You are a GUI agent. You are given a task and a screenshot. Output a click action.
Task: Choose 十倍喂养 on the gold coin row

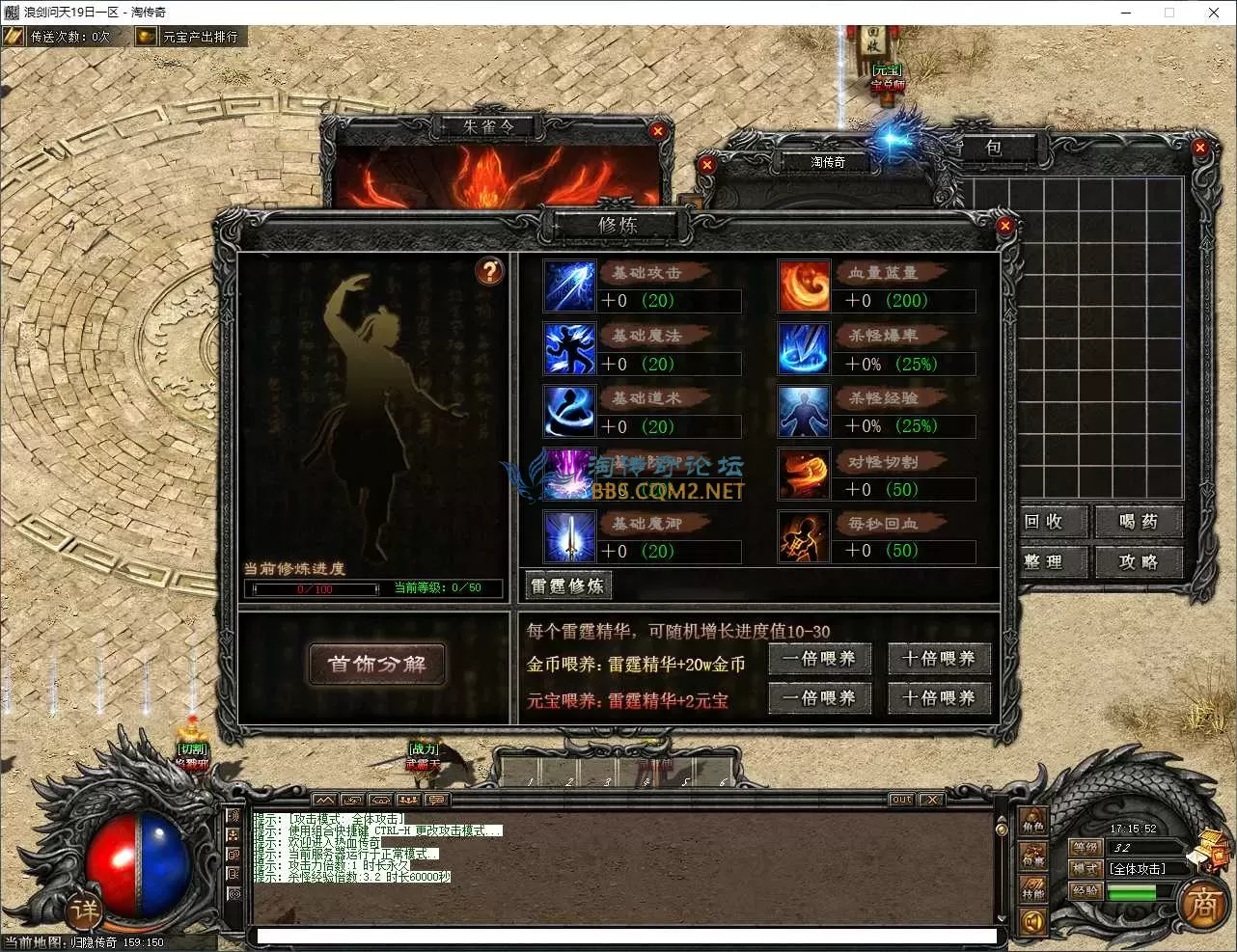[x=939, y=659]
